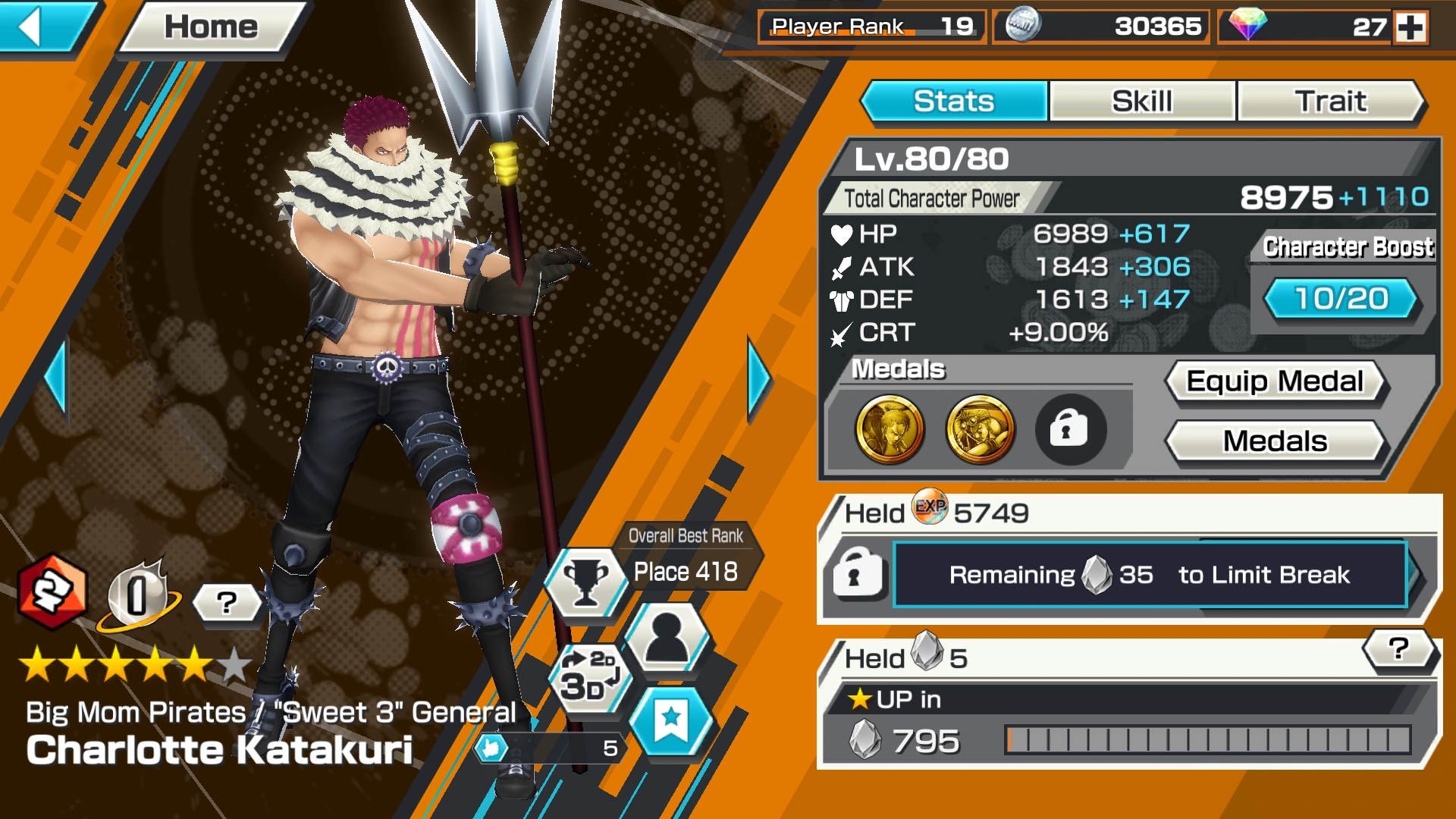1456x819 pixels.
Task: Switch to the Skill tab
Action: (x=1140, y=101)
